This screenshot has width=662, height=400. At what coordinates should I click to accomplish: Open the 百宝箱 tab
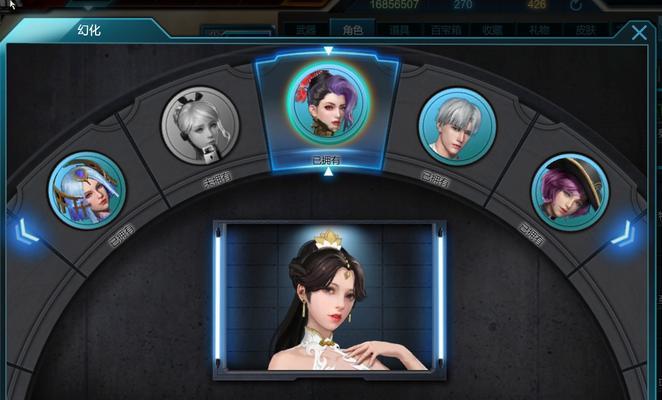445,30
